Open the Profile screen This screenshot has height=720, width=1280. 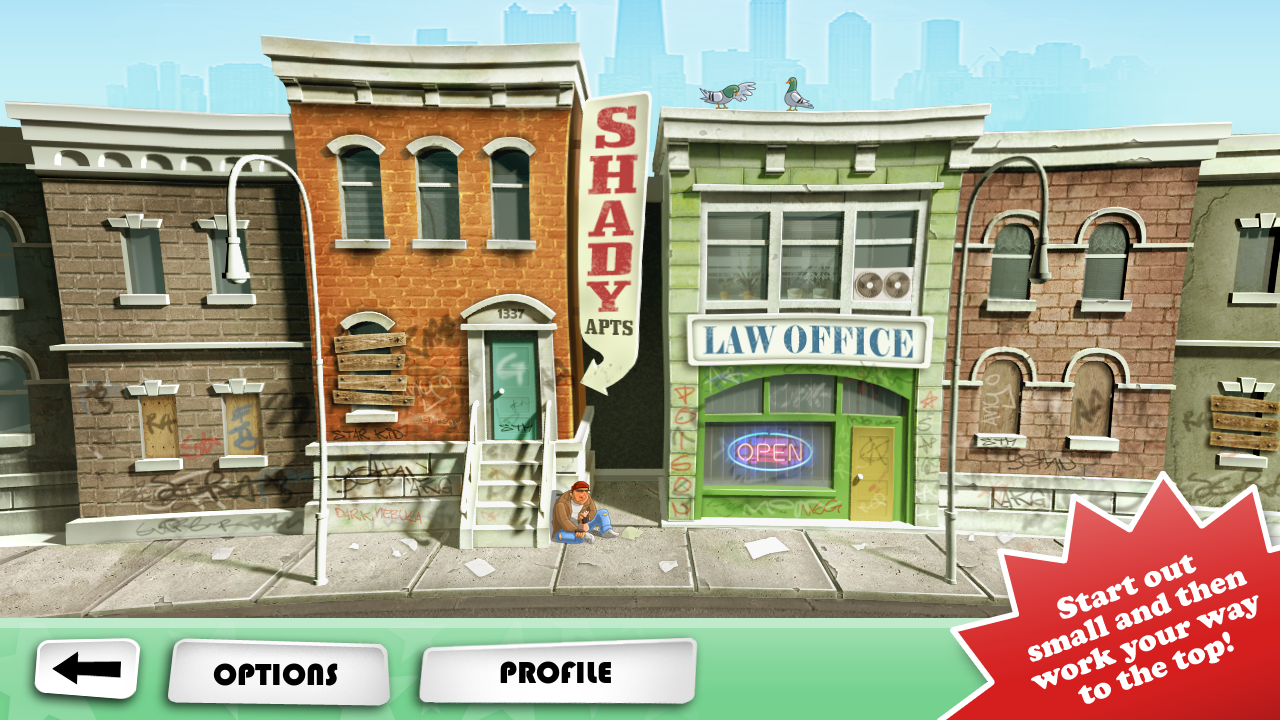(x=556, y=671)
